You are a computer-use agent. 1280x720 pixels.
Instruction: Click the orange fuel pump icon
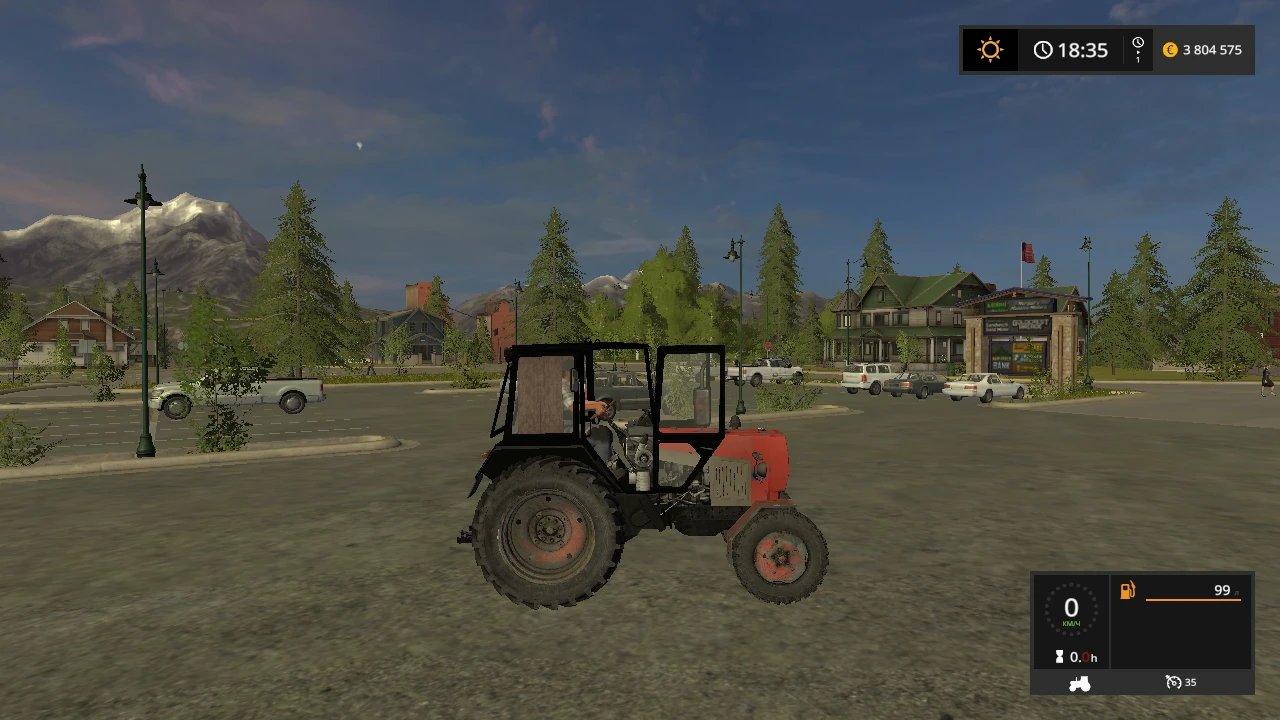click(x=1127, y=590)
